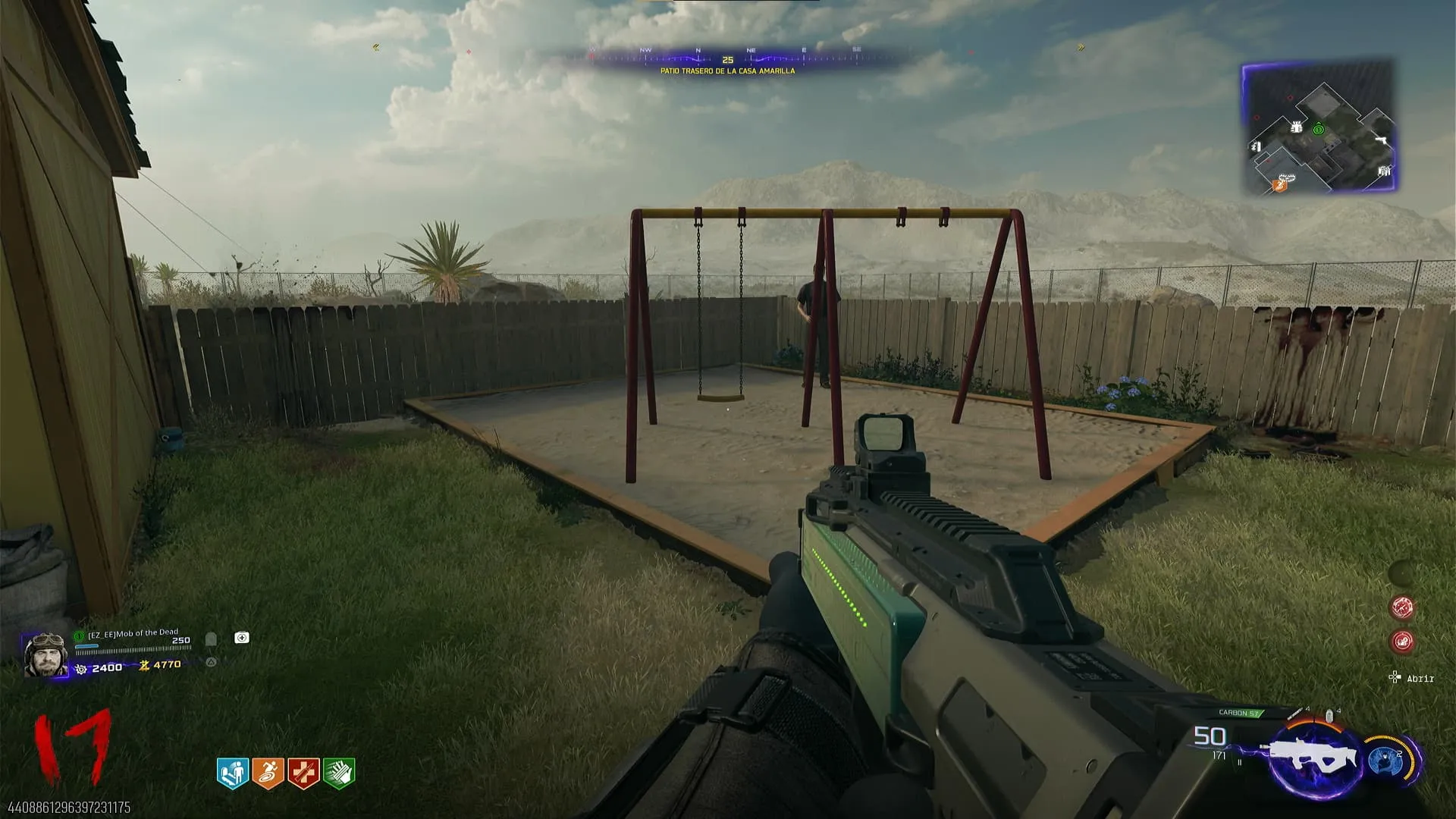Select the red Jugger-Nog perk icon
The width and height of the screenshot is (1456, 819).
point(303,773)
